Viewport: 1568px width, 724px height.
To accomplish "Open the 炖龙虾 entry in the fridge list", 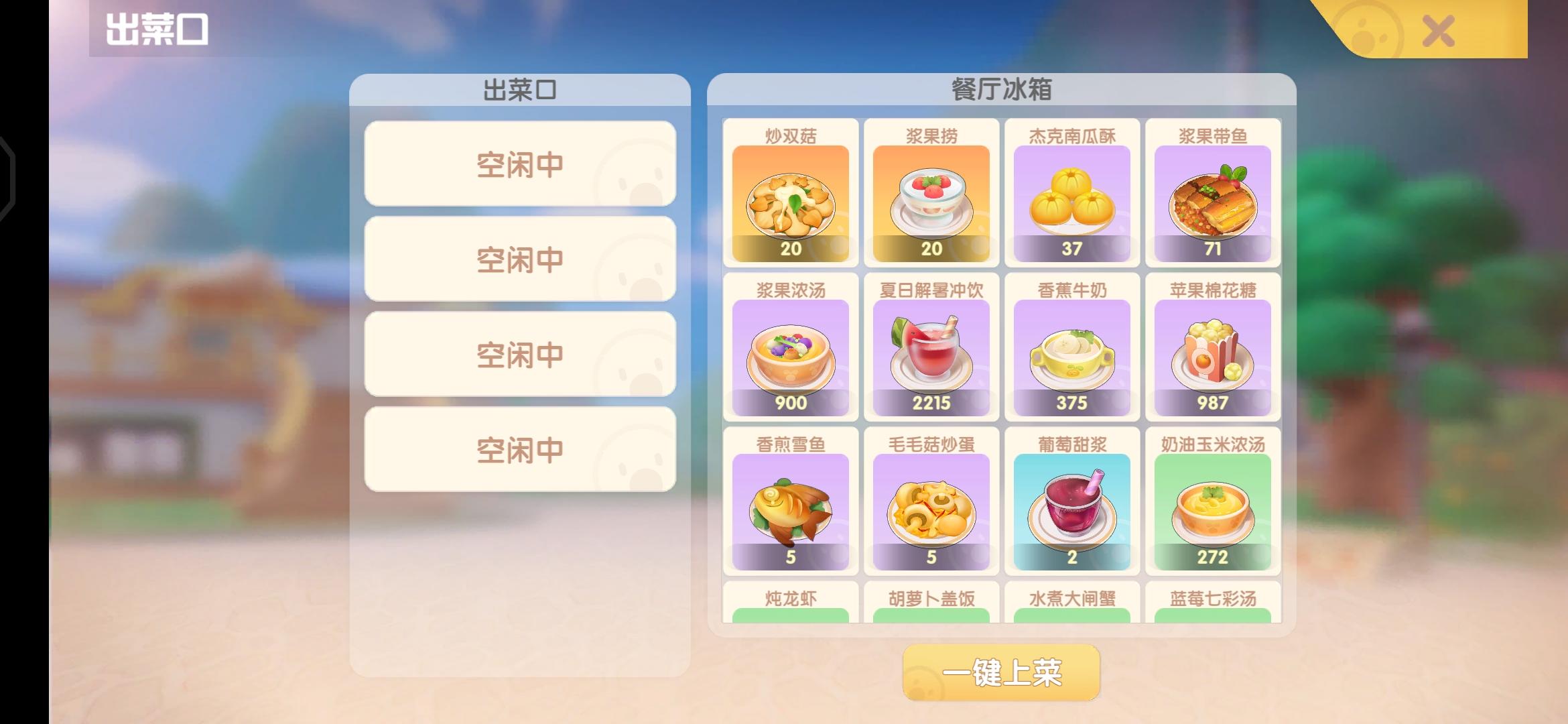I will coord(791,602).
